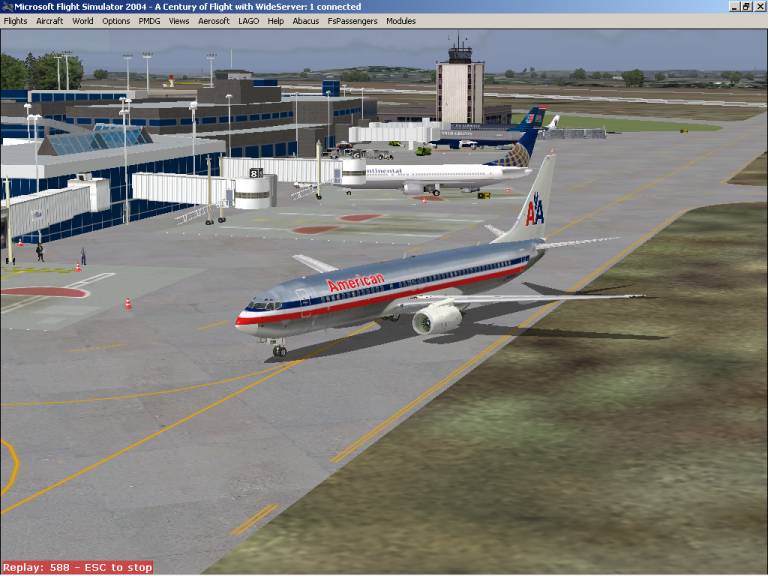The image size is (768, 576).
Task: Open the FsPassengers menu
Action: pos(353,20)
